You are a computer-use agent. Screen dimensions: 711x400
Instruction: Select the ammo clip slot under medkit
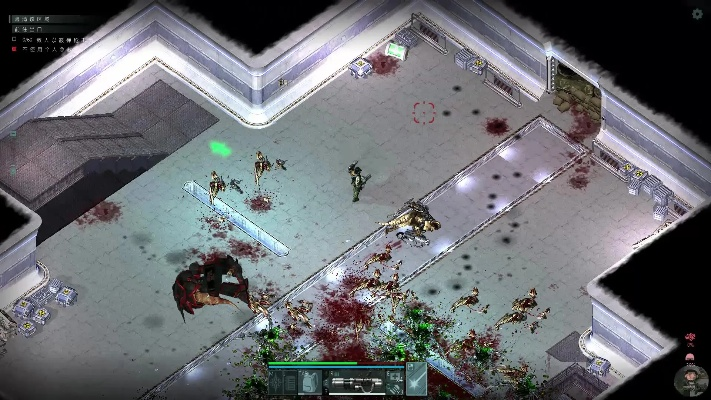pos(395,389)
